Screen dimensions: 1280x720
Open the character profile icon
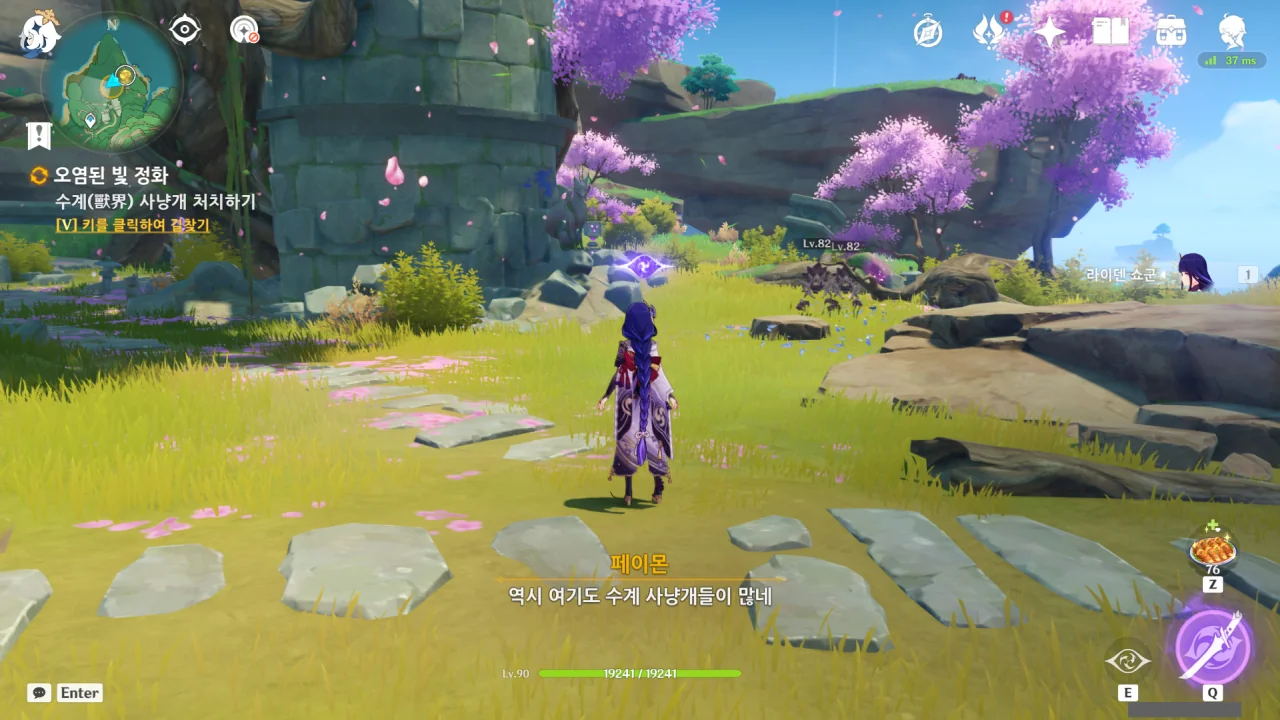[x=1232, y=32]
